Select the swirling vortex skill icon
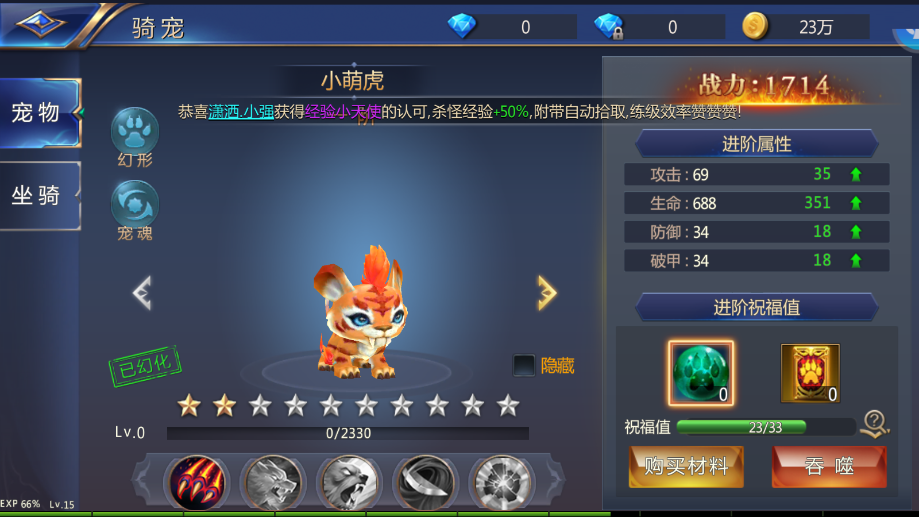The image size is (919, 517). 426,482
